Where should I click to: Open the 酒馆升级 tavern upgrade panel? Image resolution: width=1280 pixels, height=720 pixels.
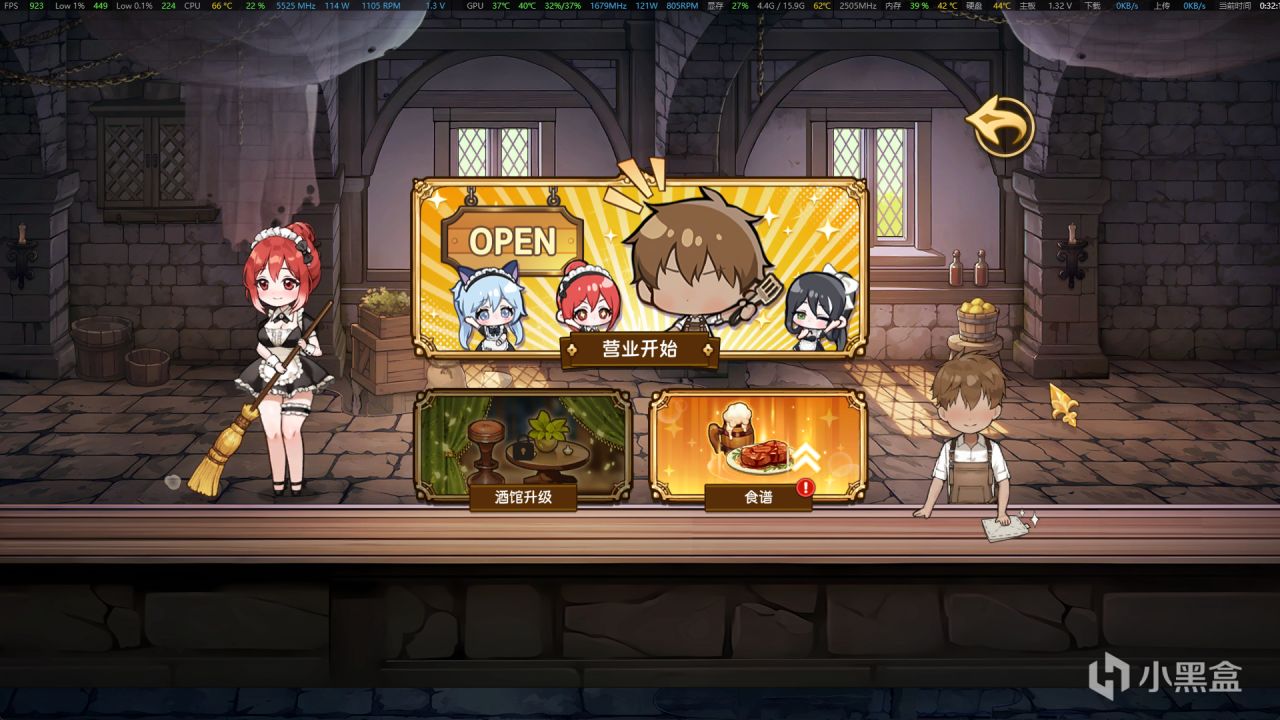[x=524, y=495]
